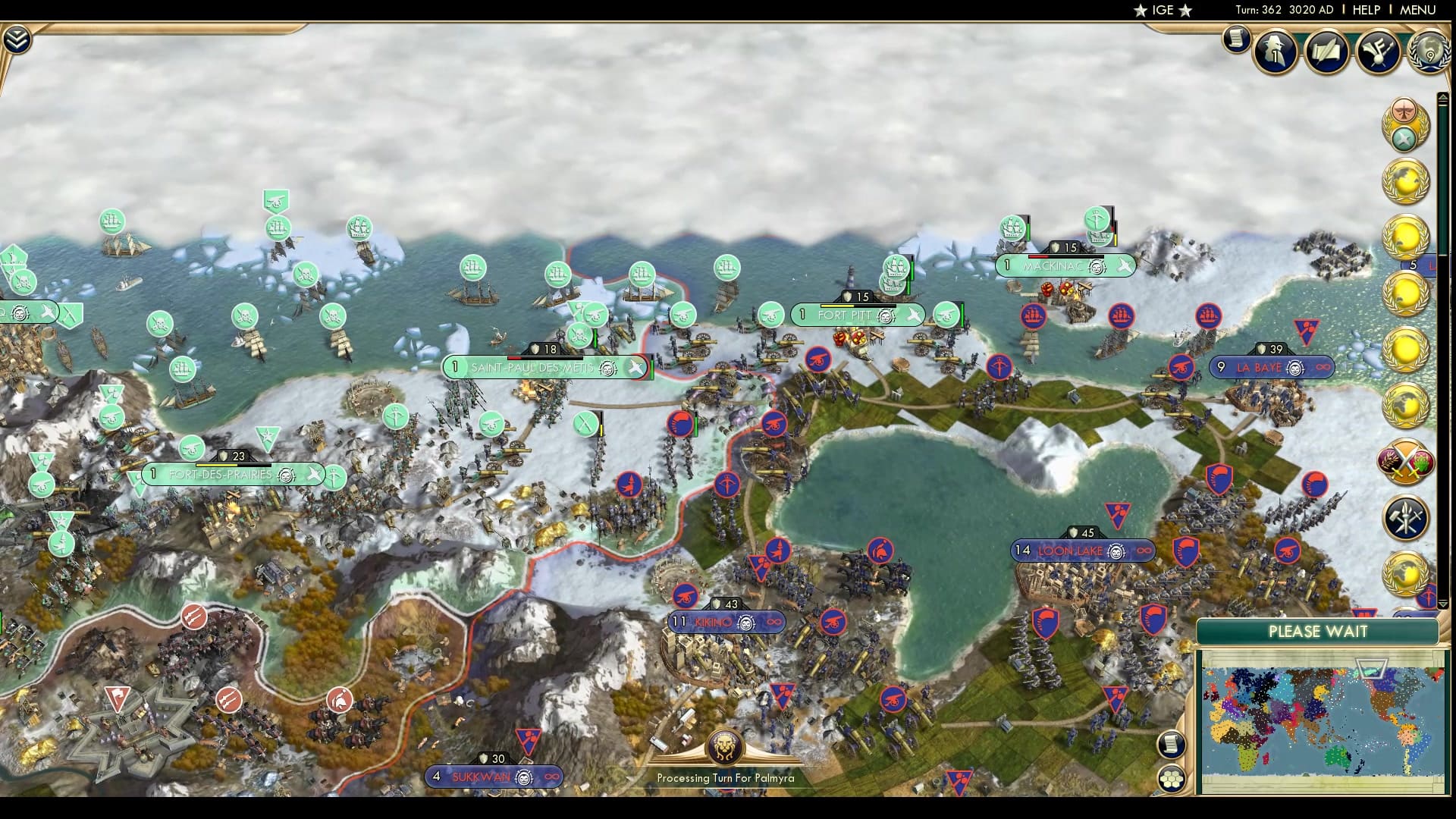Open the HELP item in top bar
1456x819 pixels.
1365,10
